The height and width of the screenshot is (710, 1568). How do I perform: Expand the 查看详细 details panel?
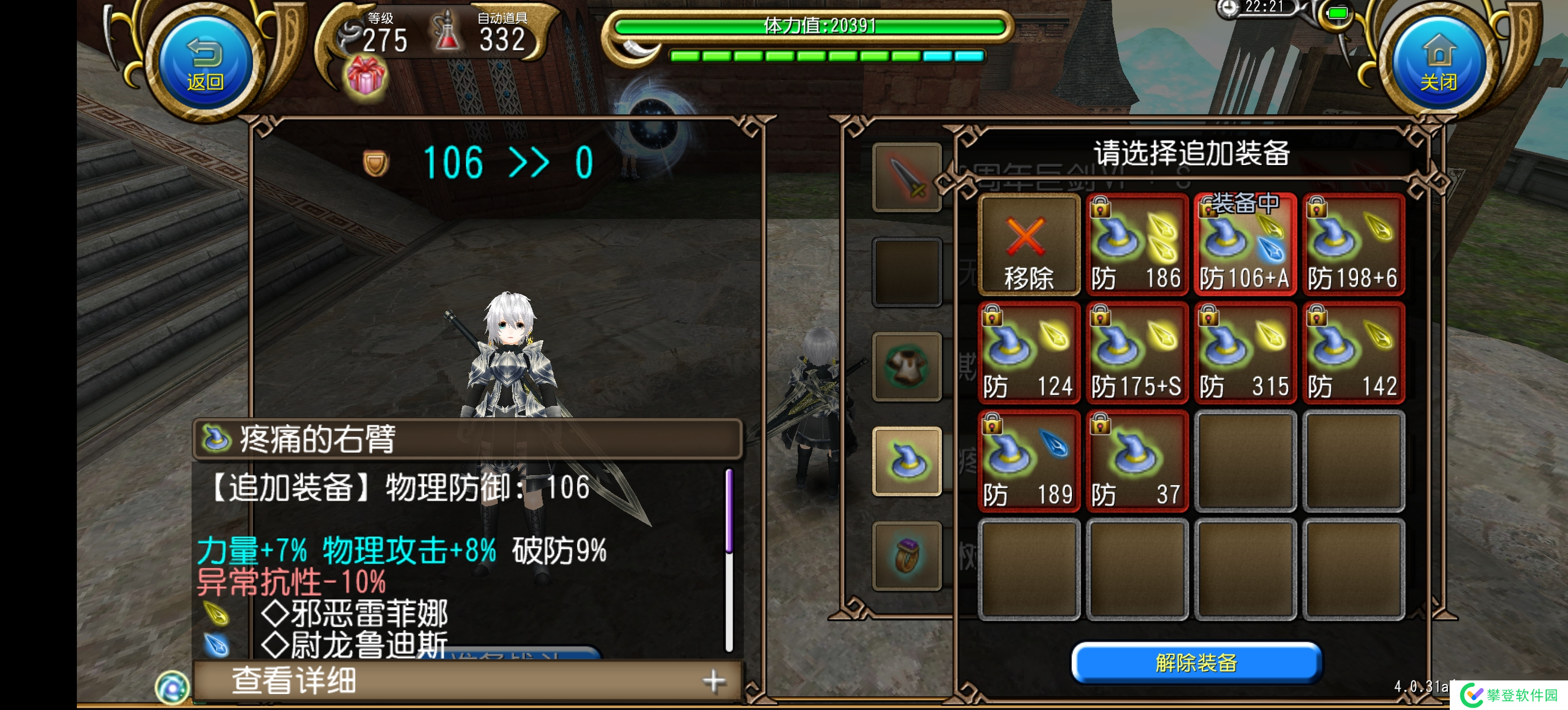pos(468,680)
